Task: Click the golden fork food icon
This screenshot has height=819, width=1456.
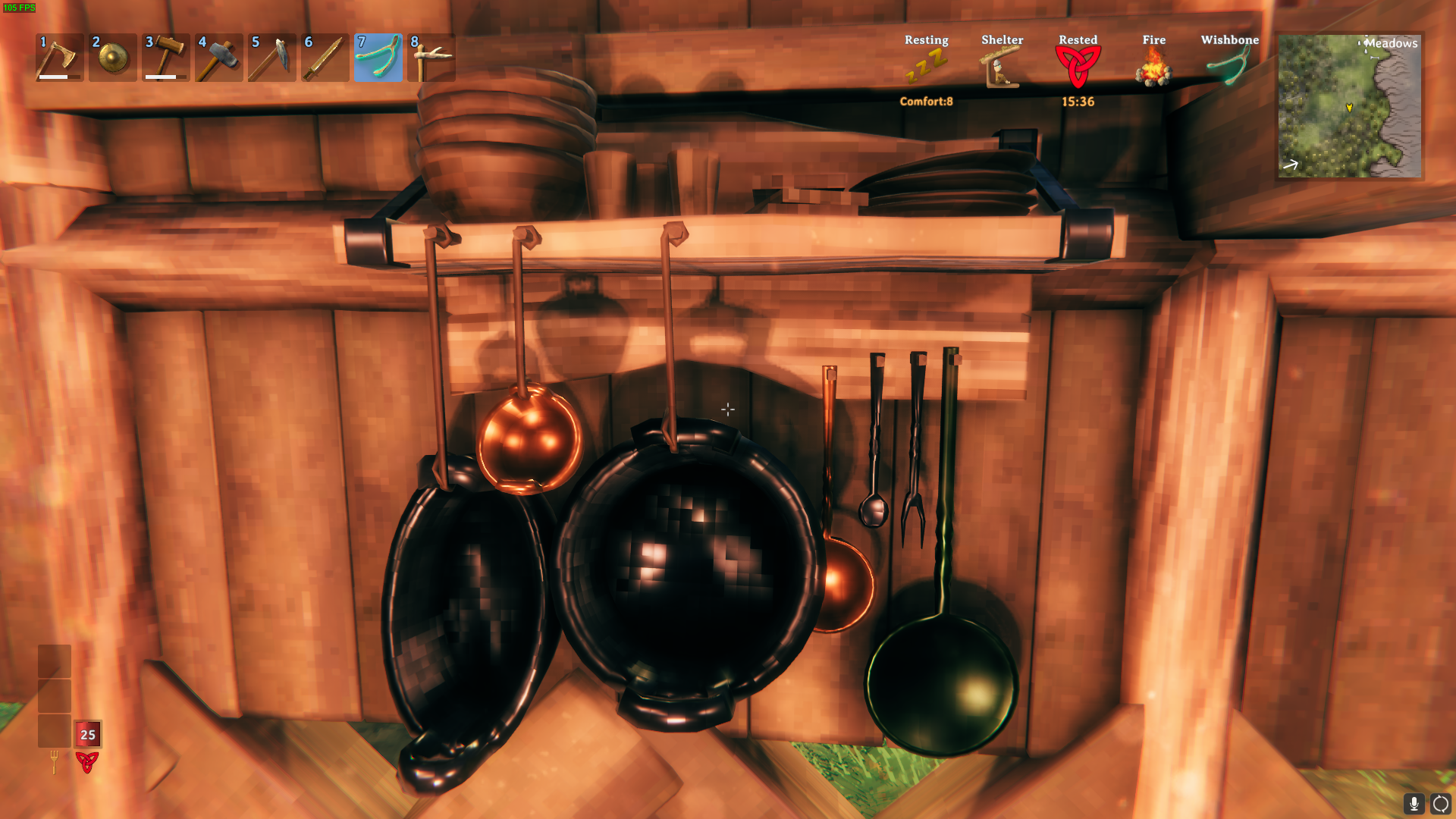Action: click(54, 761)
